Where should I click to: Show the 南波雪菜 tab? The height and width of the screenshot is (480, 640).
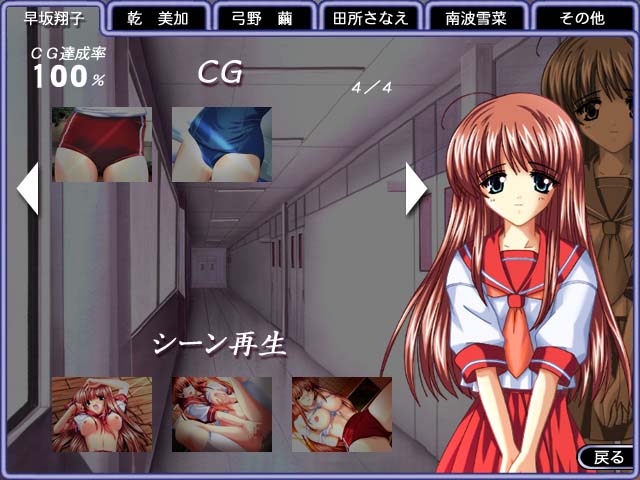477,17
